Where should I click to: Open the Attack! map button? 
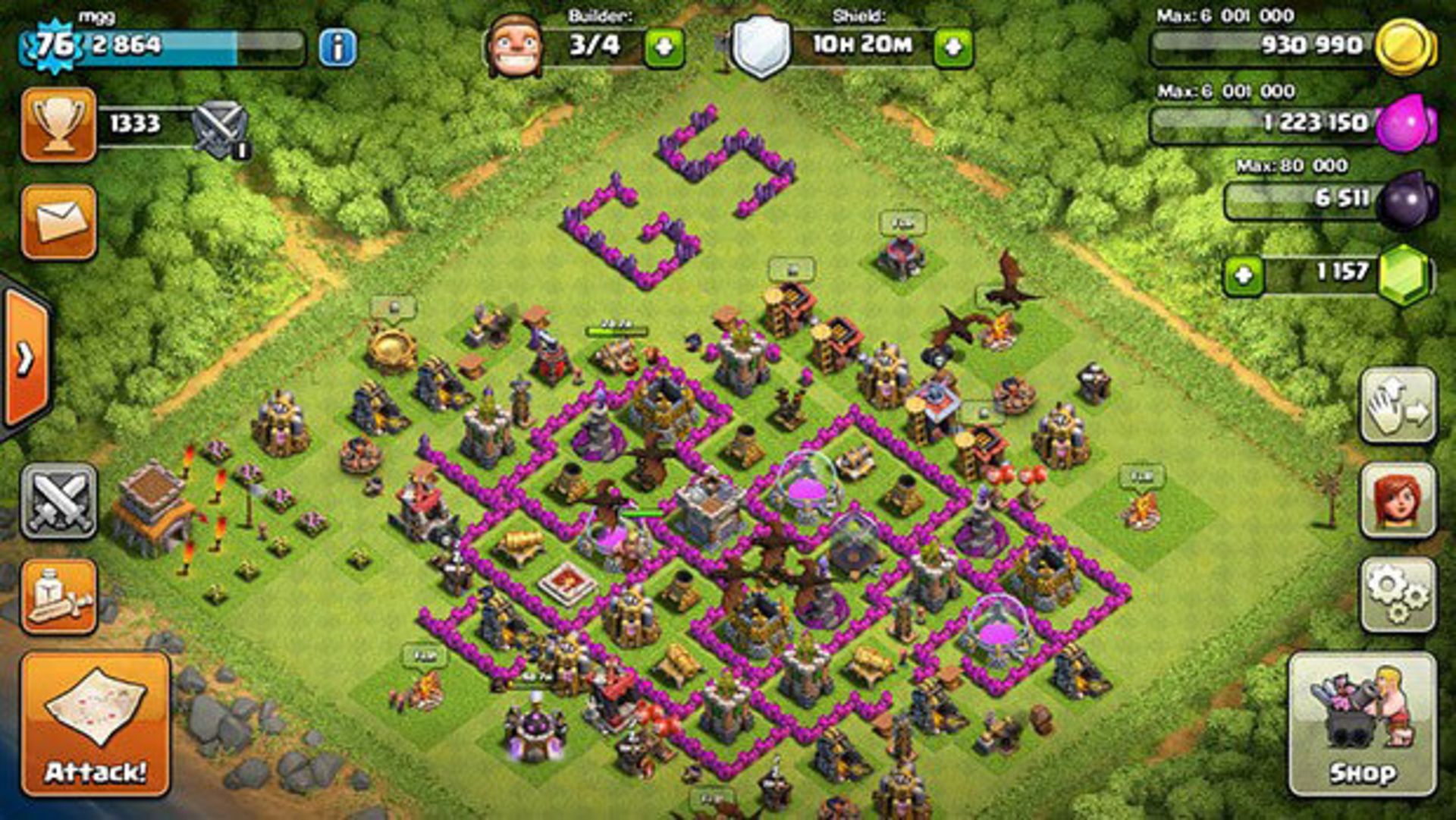[x=96, y=724]
